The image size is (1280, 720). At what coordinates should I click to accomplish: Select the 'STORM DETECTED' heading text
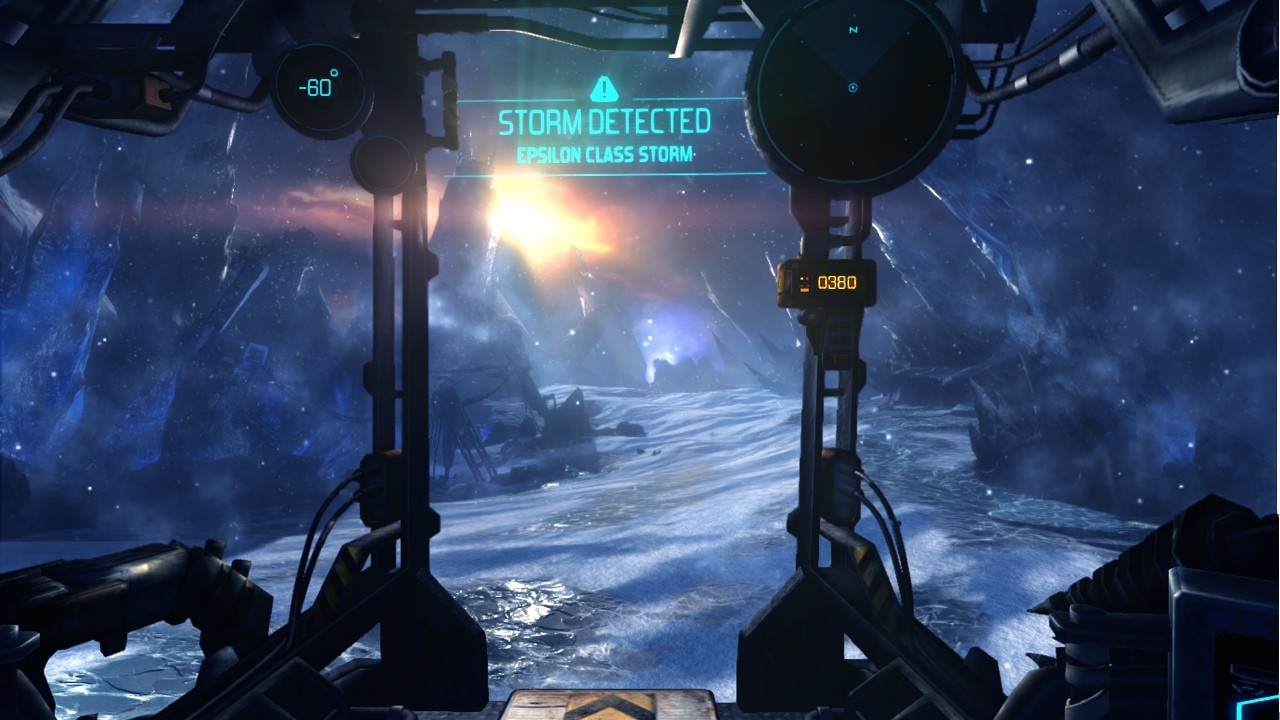(x=602, y=121)
